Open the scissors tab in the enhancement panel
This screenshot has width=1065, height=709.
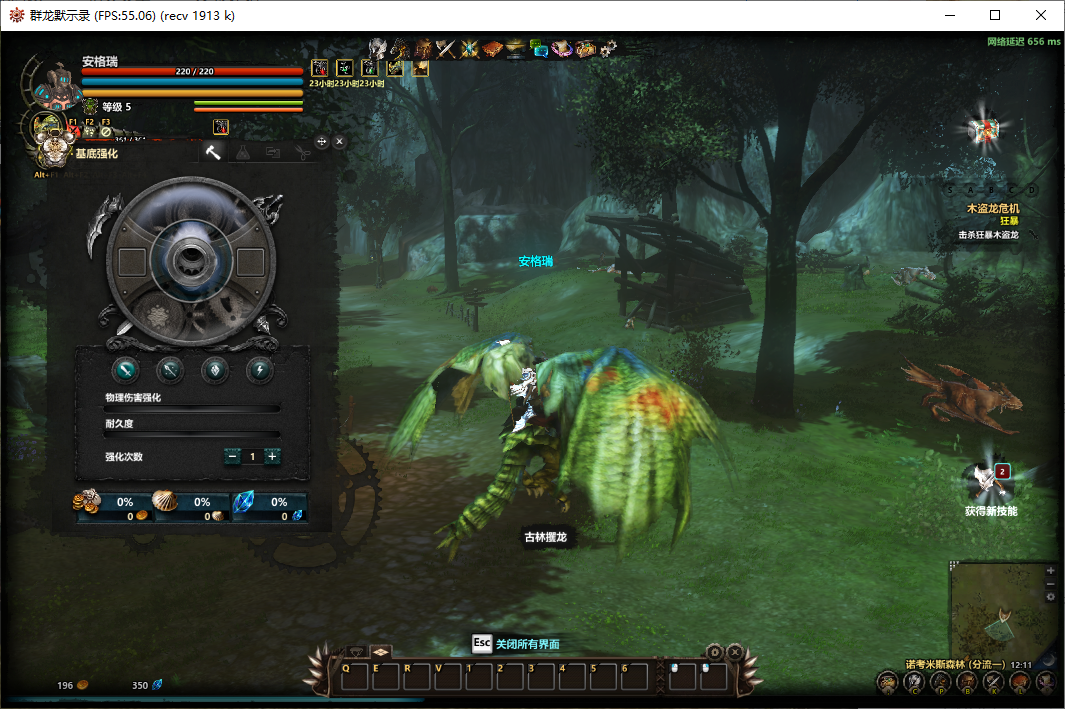point(303,152)
